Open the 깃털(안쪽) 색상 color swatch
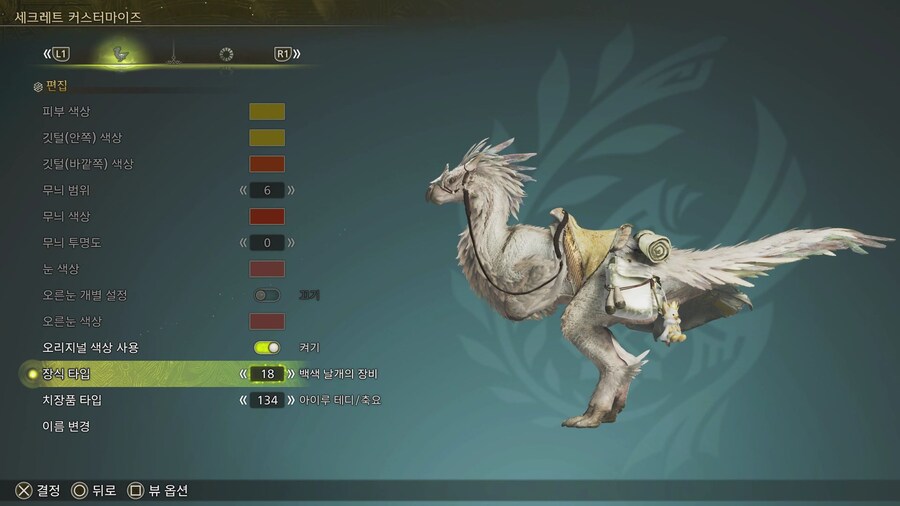 (267, 138)
